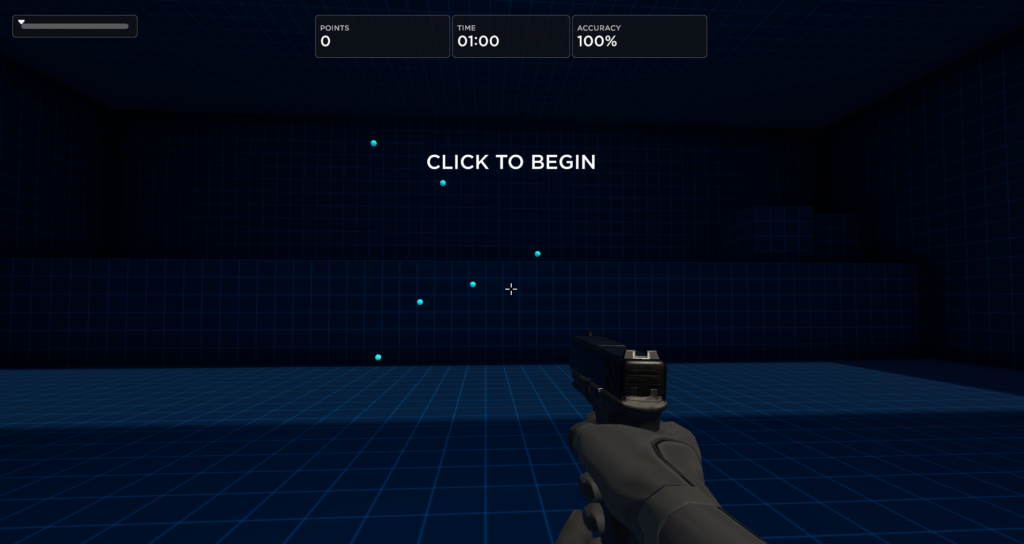The width and height of the screenshot is (1024, 544).
Task: Click the CLICK TO BEGIN prompt
Action: [511, 162]
